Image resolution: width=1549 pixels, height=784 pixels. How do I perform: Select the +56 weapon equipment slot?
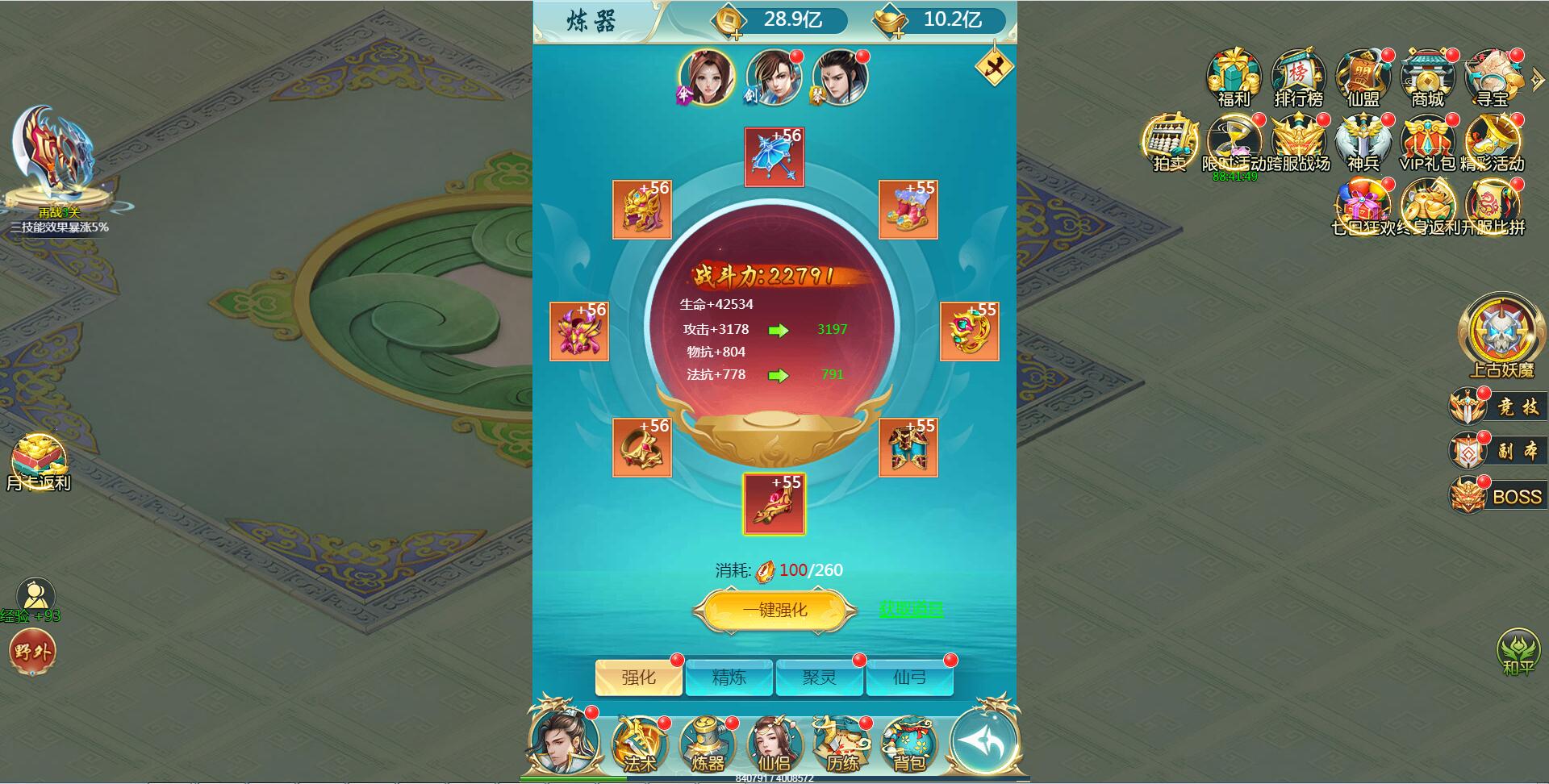click(x=774, y=157)
